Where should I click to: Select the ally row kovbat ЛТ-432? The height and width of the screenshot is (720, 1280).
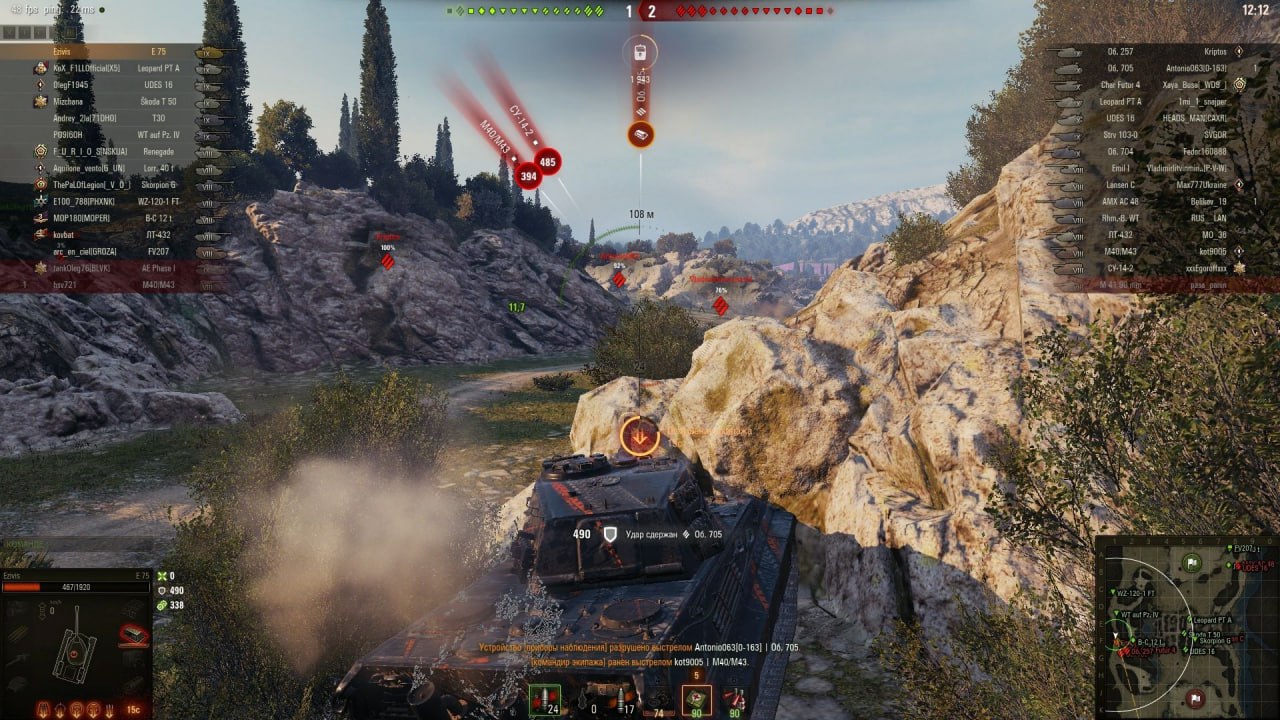coord(110,235)
